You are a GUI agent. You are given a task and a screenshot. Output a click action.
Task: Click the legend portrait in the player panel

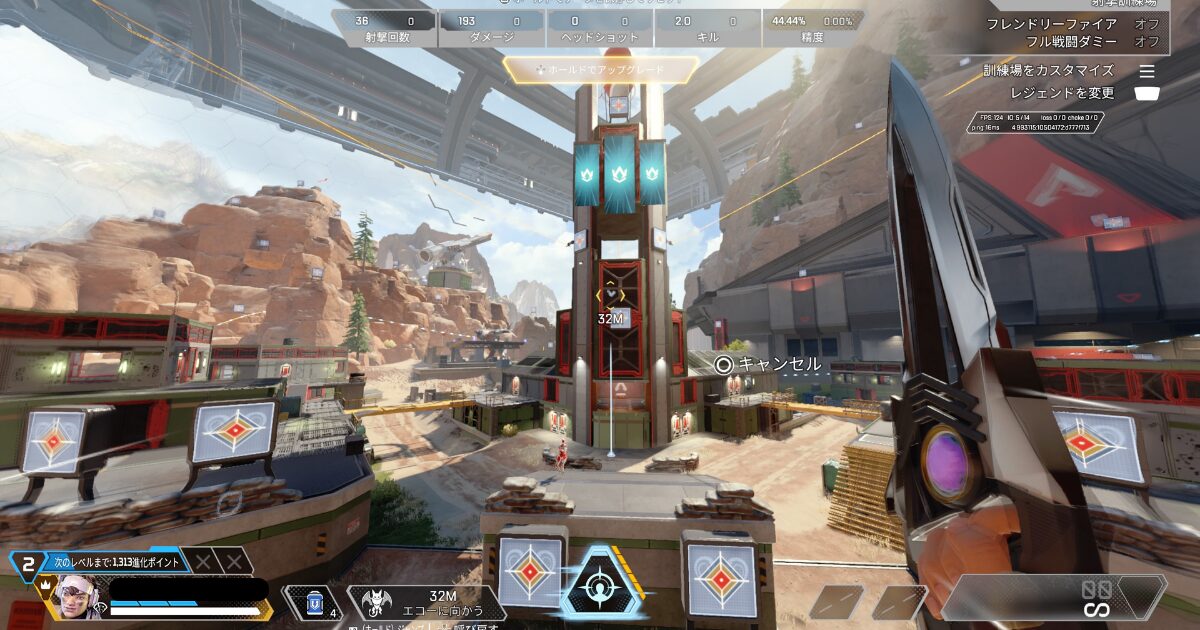pyautogui.click(x=73, y=600)
